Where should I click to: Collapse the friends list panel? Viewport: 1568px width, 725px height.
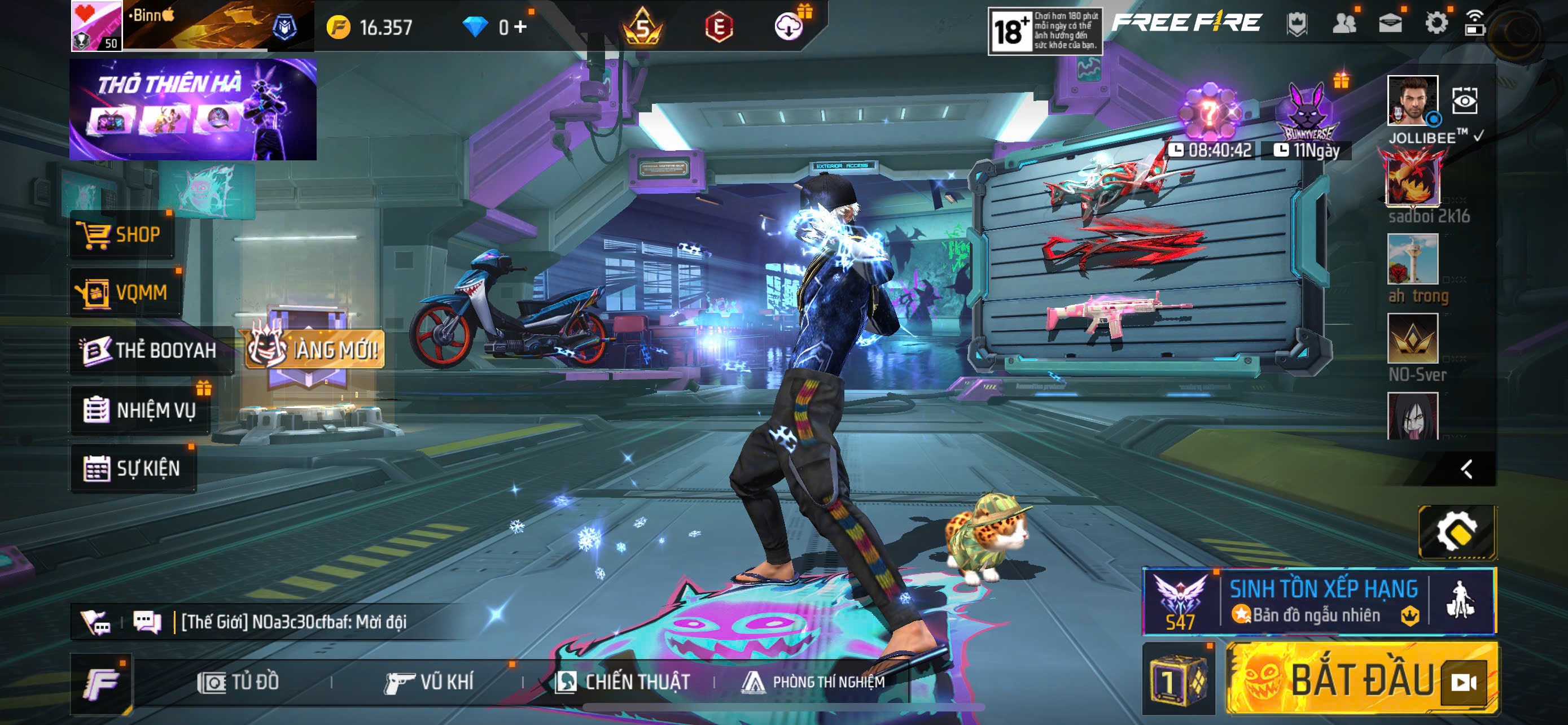point(1467,469)
